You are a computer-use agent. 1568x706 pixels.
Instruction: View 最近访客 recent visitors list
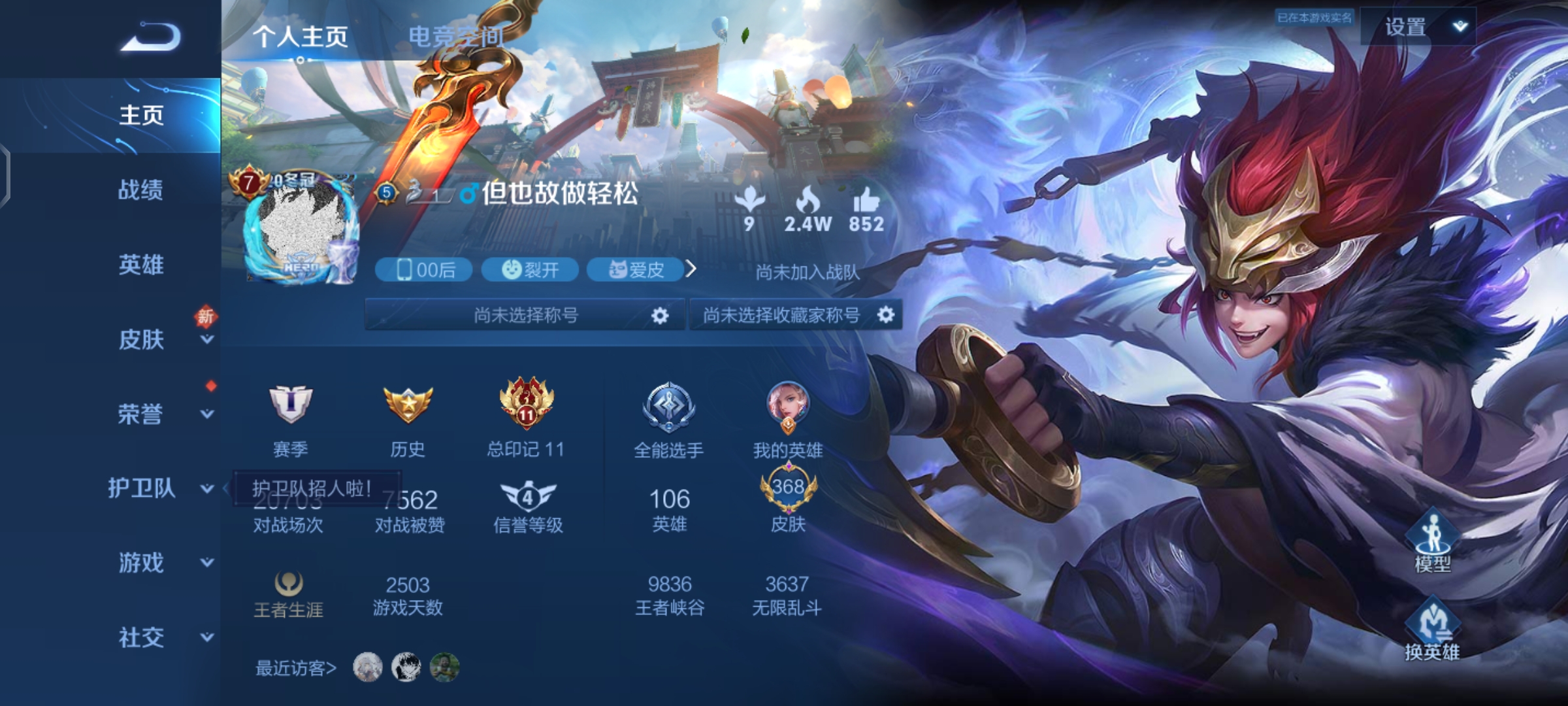296,668
